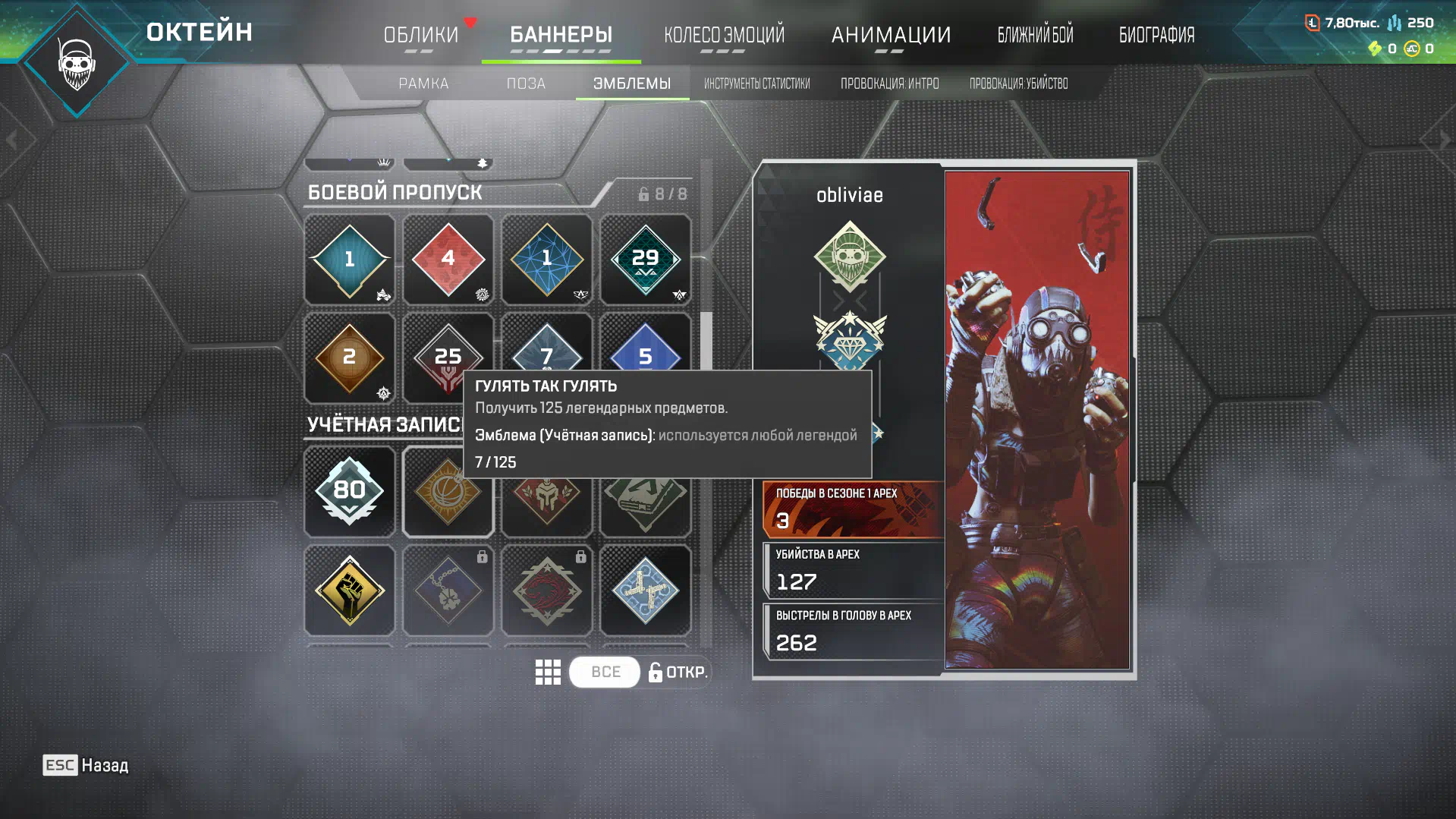This screenshot has width=1456, height=819.
Task: Select the raised fist emblem
Action: [x=349, y=590]
